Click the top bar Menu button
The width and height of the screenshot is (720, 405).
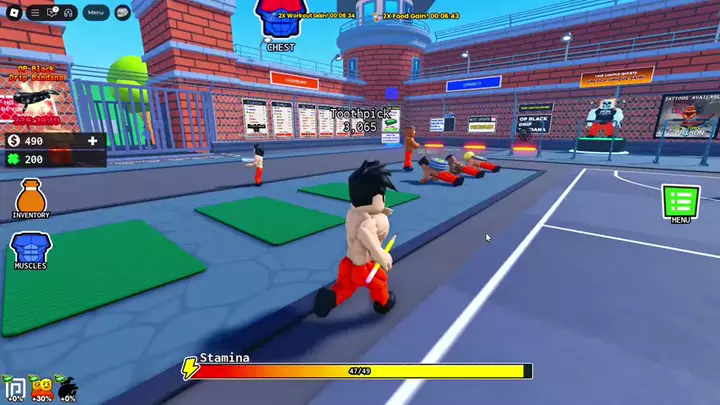96,12
